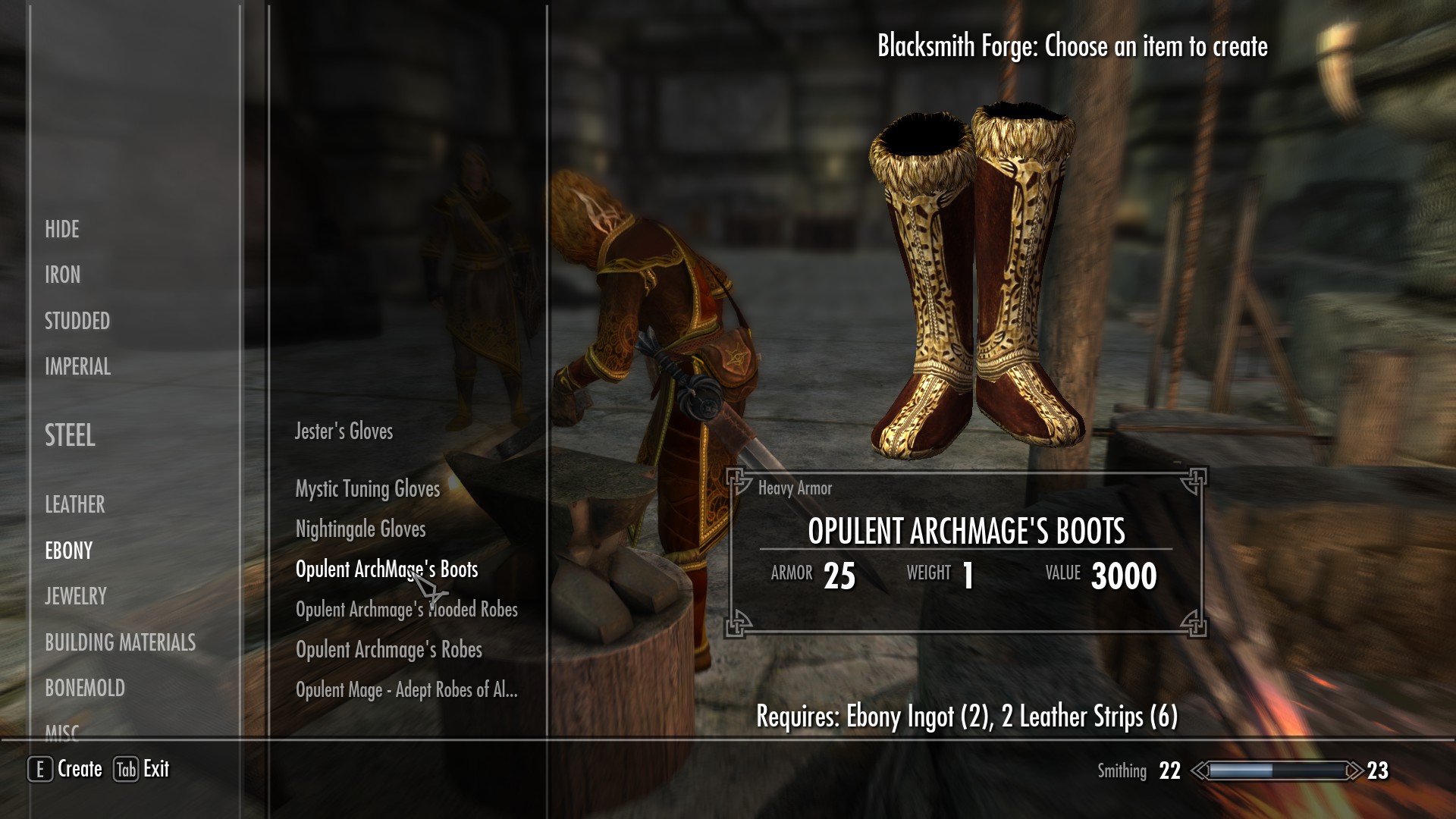This screenshot has width=1456, height=819.
Task: Select the STEEL category
Action: (x=70, y=435)
